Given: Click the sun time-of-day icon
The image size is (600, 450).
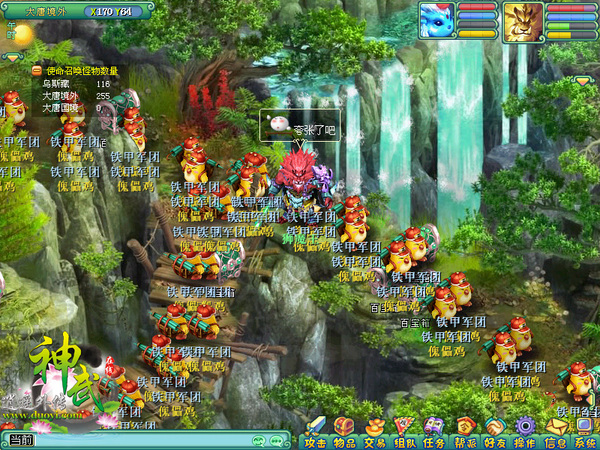Looking at the screenshot, I should tap(22, 35).
